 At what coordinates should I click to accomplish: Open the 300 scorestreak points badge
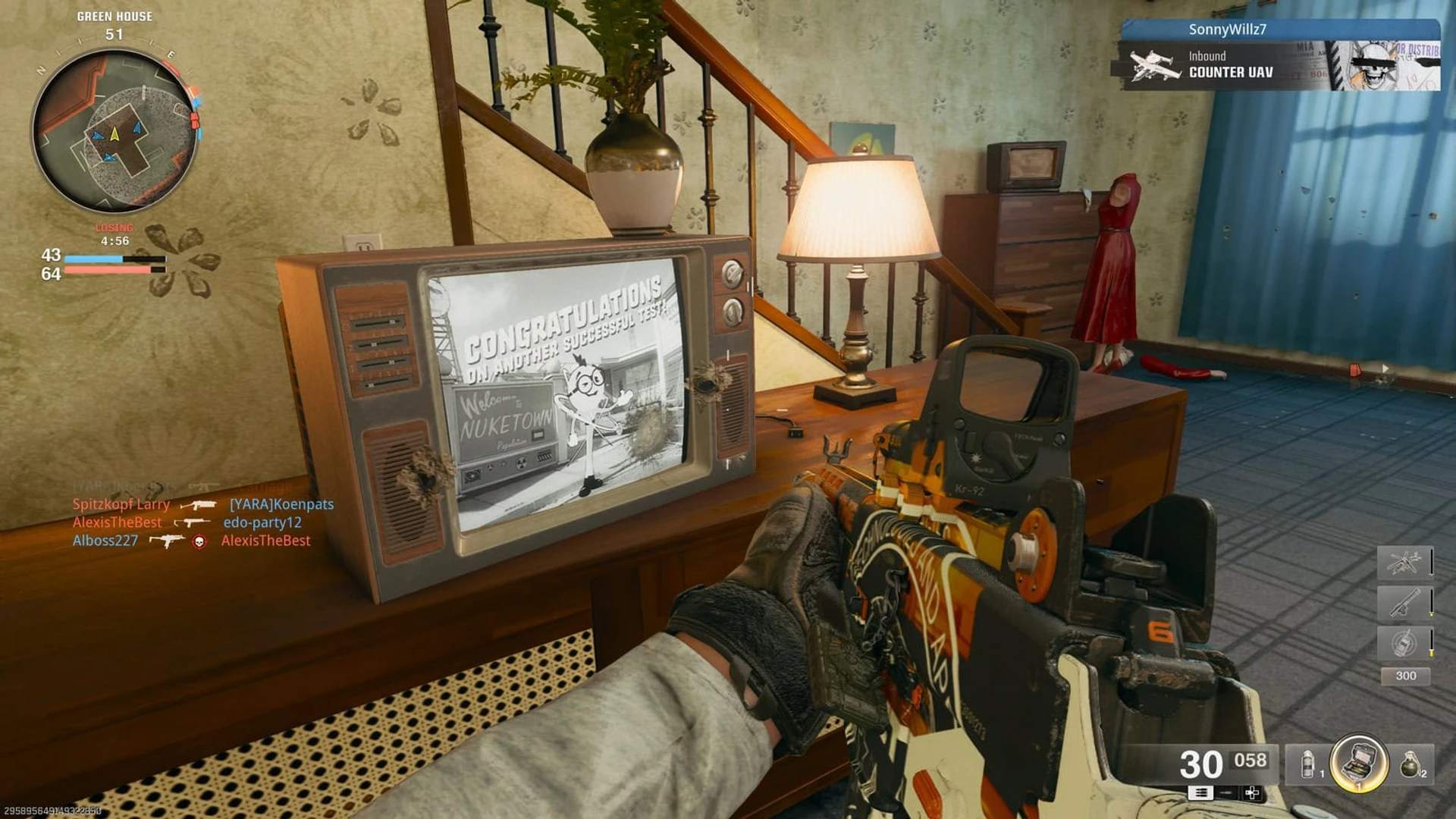[x=1407, y=676]
